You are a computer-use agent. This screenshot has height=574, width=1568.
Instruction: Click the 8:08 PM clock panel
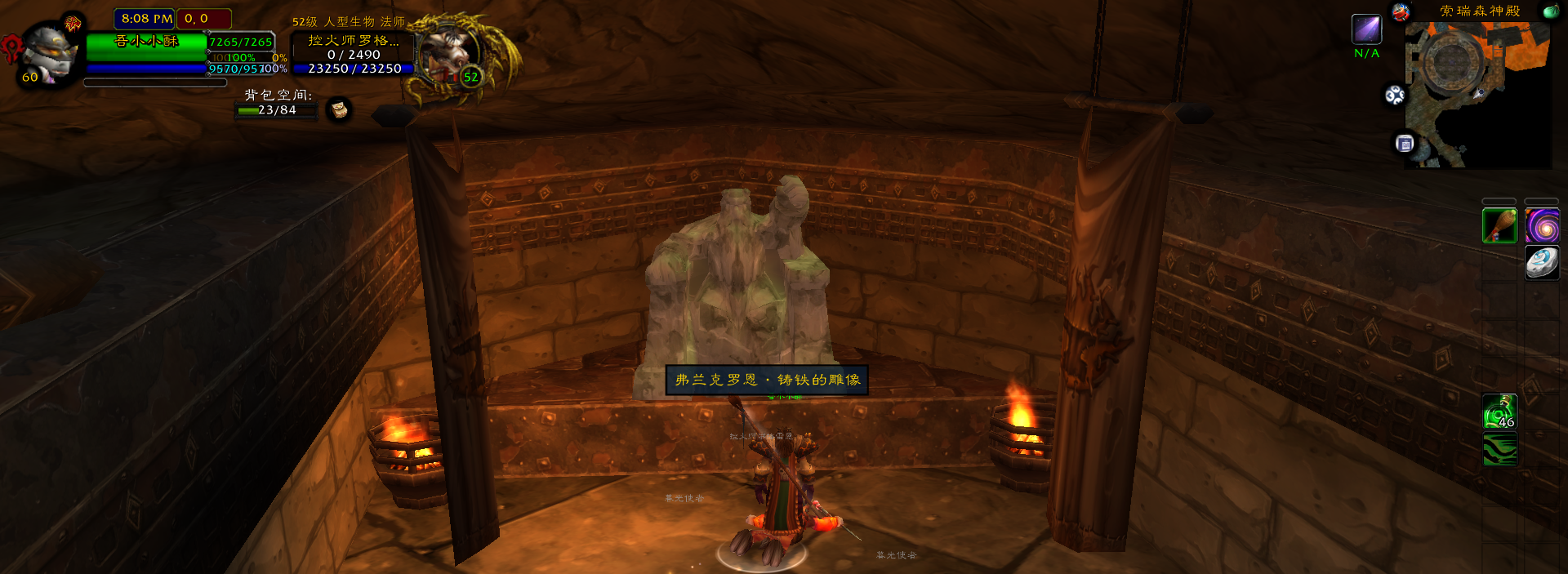tap(145, 18)
